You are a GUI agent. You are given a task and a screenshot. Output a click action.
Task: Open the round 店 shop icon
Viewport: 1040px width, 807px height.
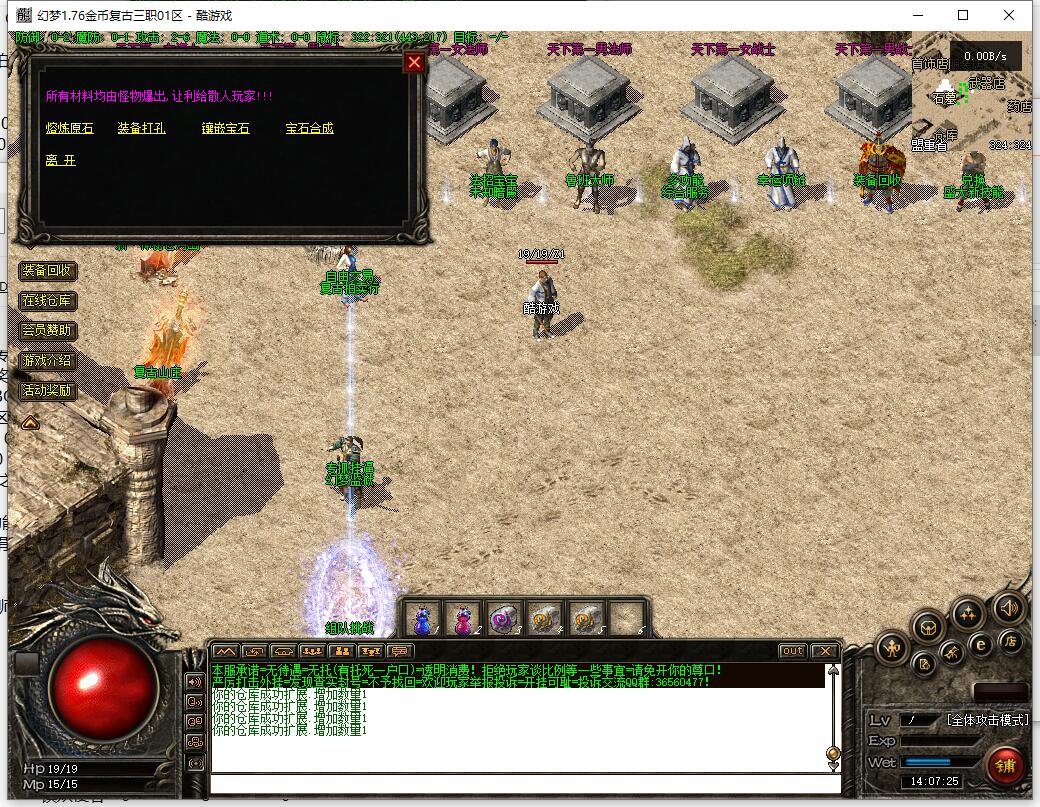coord(1011,643)
